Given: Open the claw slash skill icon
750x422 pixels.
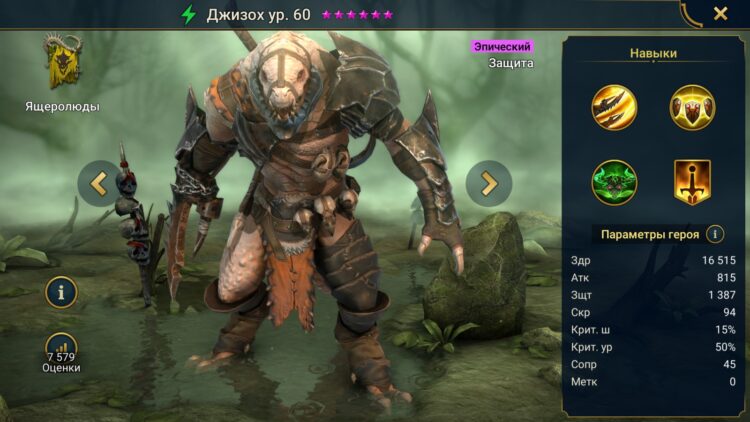Looking at the screenshot, I should pyautogui.click(x=613, y=106).
